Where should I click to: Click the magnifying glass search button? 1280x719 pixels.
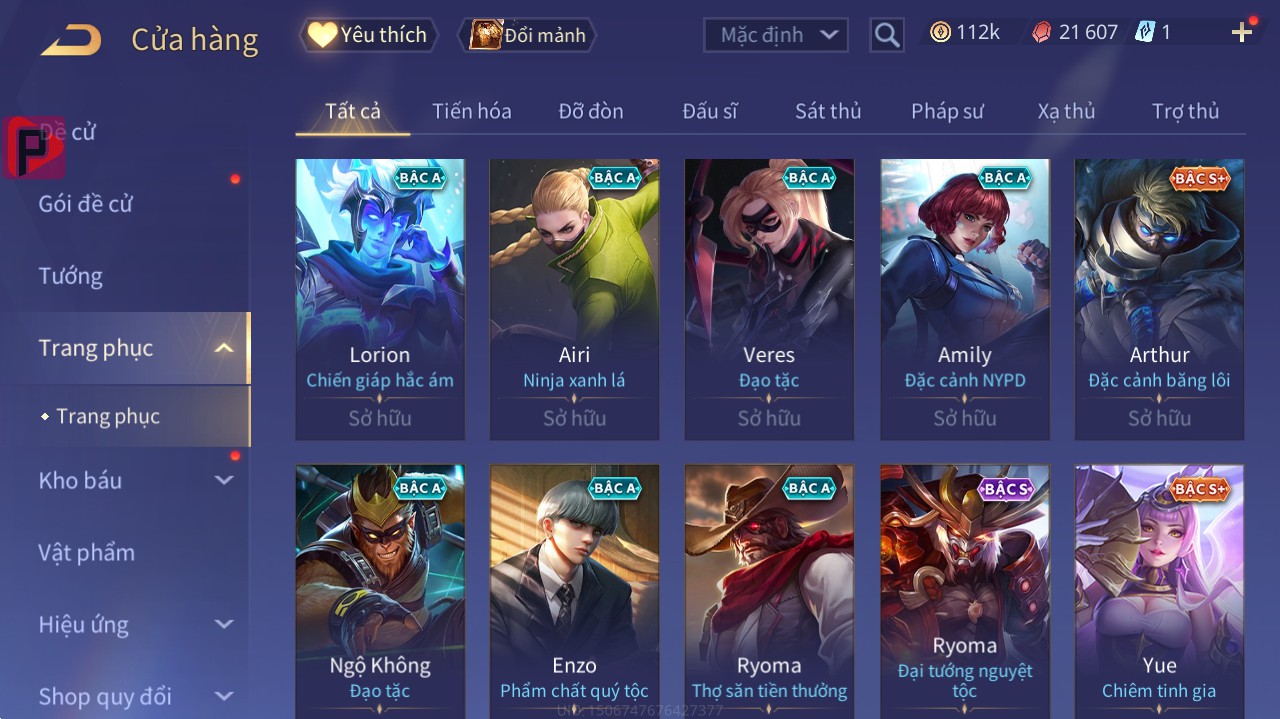click(x=886, y=35)
